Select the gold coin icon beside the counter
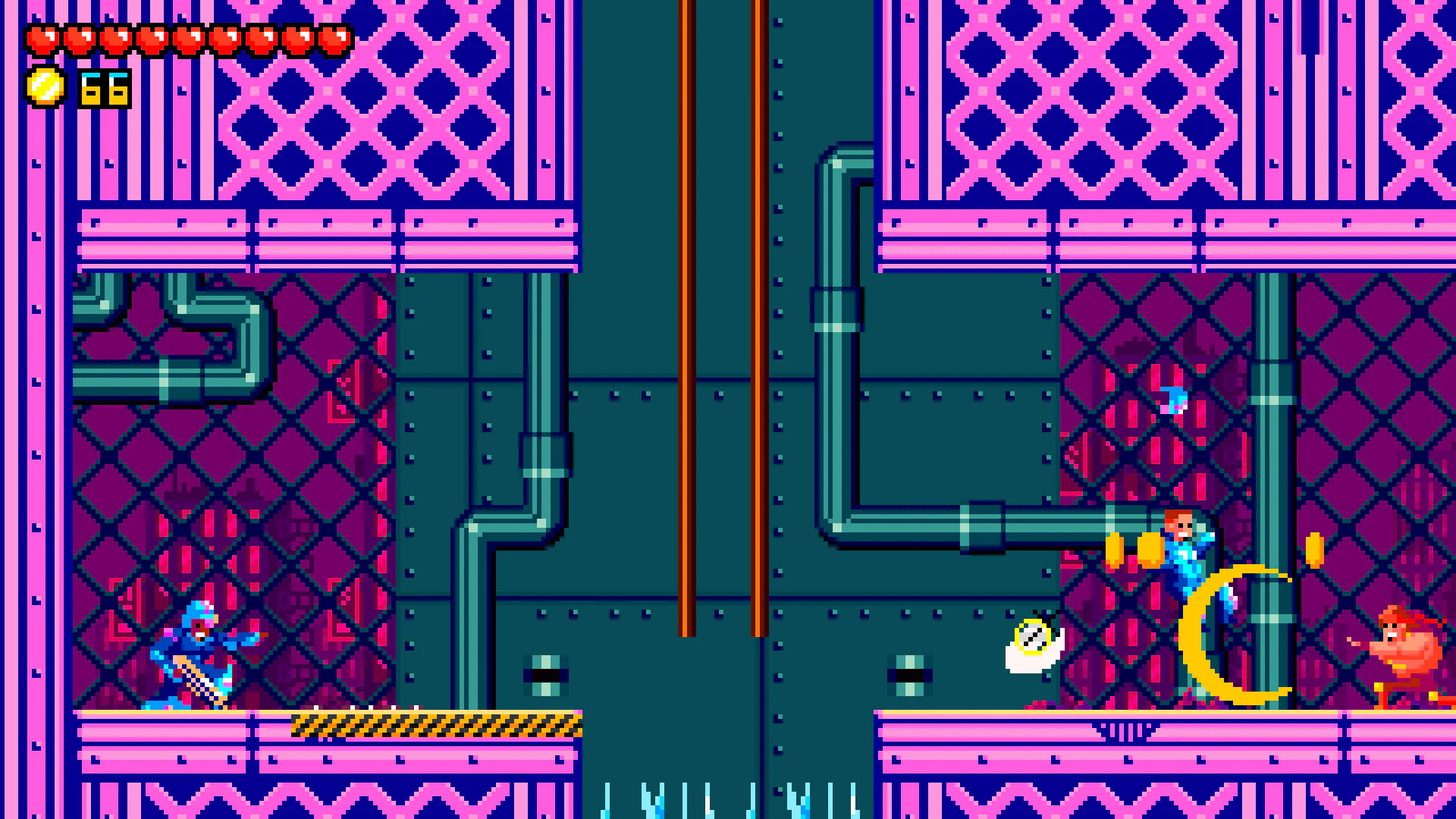Viewport: 1456px width, 819px height. tap(45, 87)
